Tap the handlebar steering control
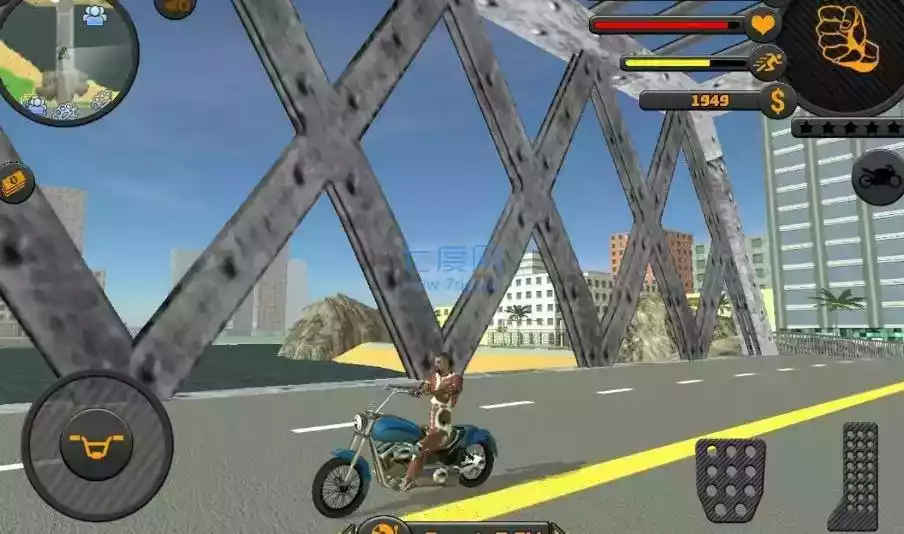Screen dimensions: 904x534 coord(96,443)
